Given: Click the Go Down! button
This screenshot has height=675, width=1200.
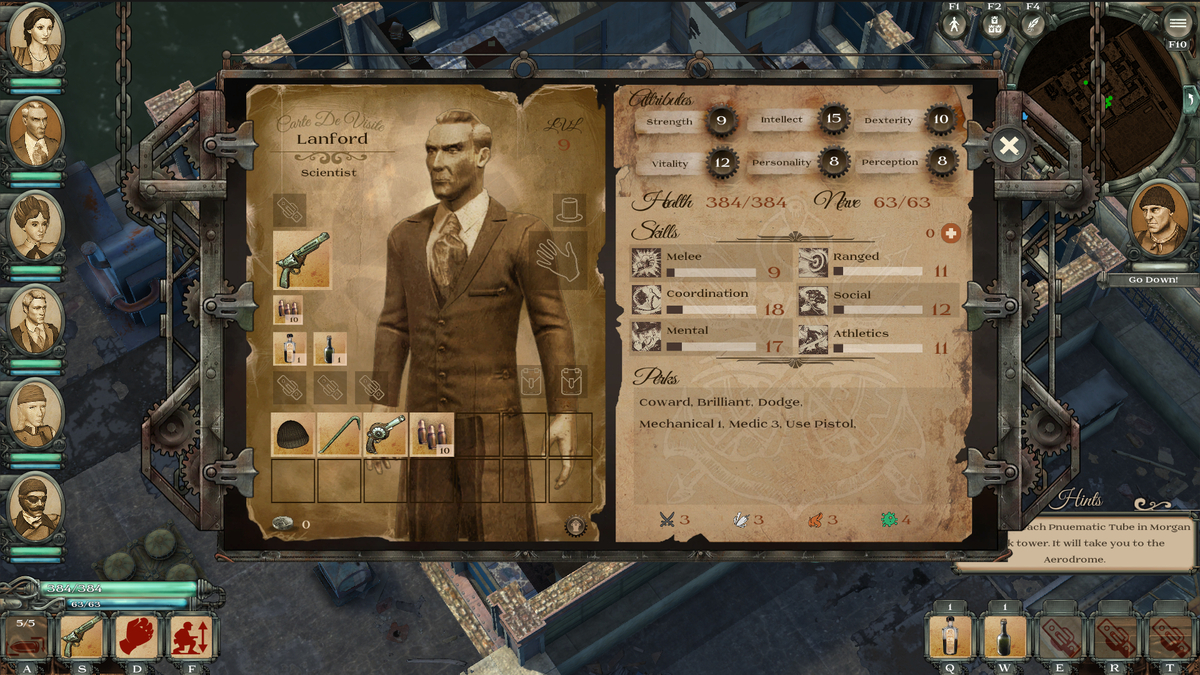Looking at the screenshot, I should pos(1153,280).
